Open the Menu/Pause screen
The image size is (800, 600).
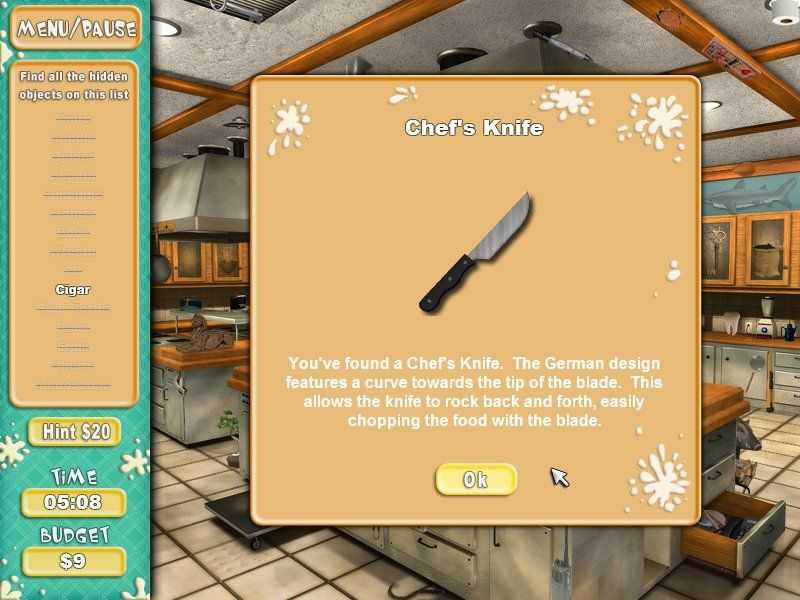[75, 28]
